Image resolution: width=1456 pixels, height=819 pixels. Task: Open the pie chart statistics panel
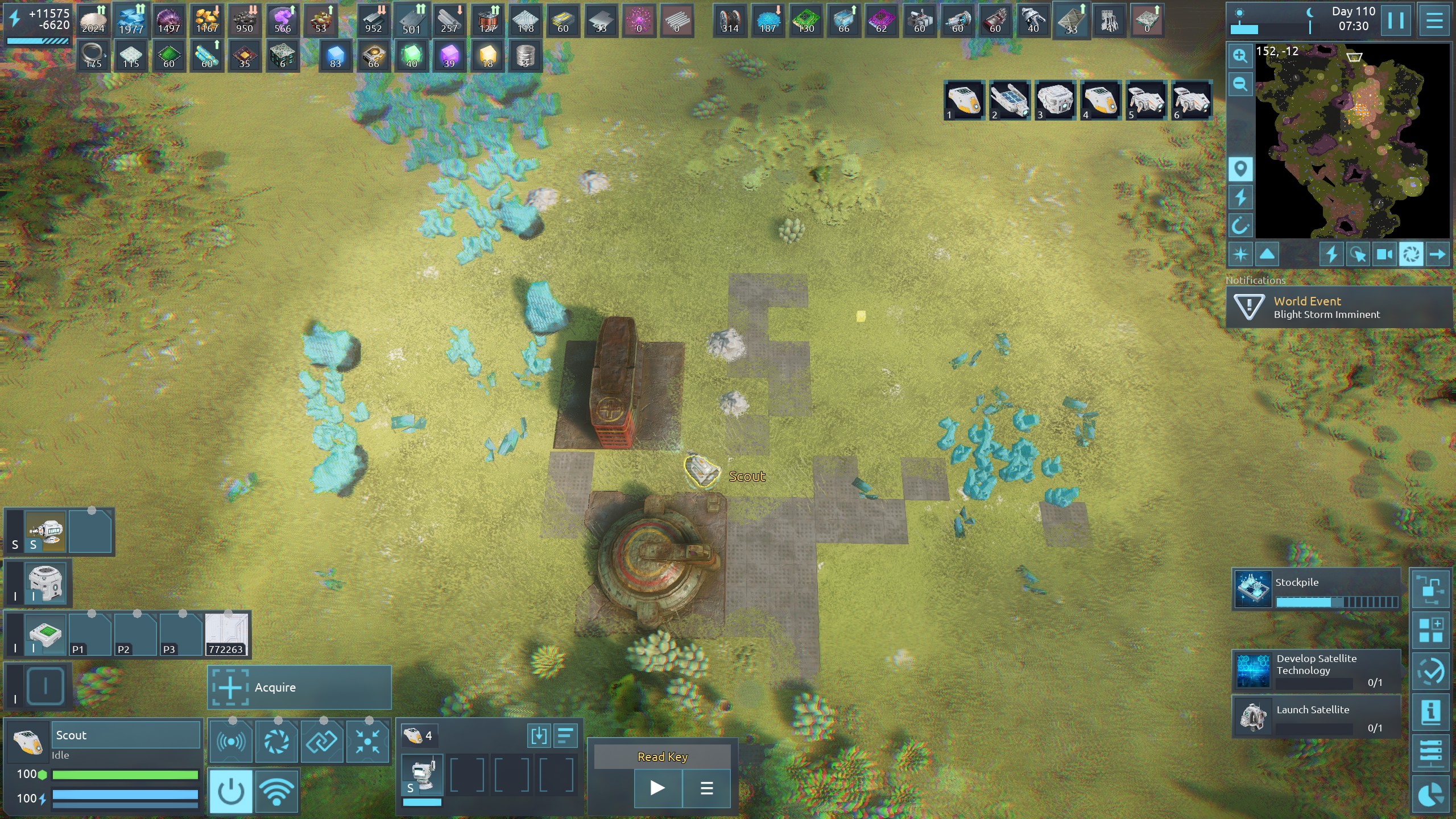click(x=1430, y=796)
